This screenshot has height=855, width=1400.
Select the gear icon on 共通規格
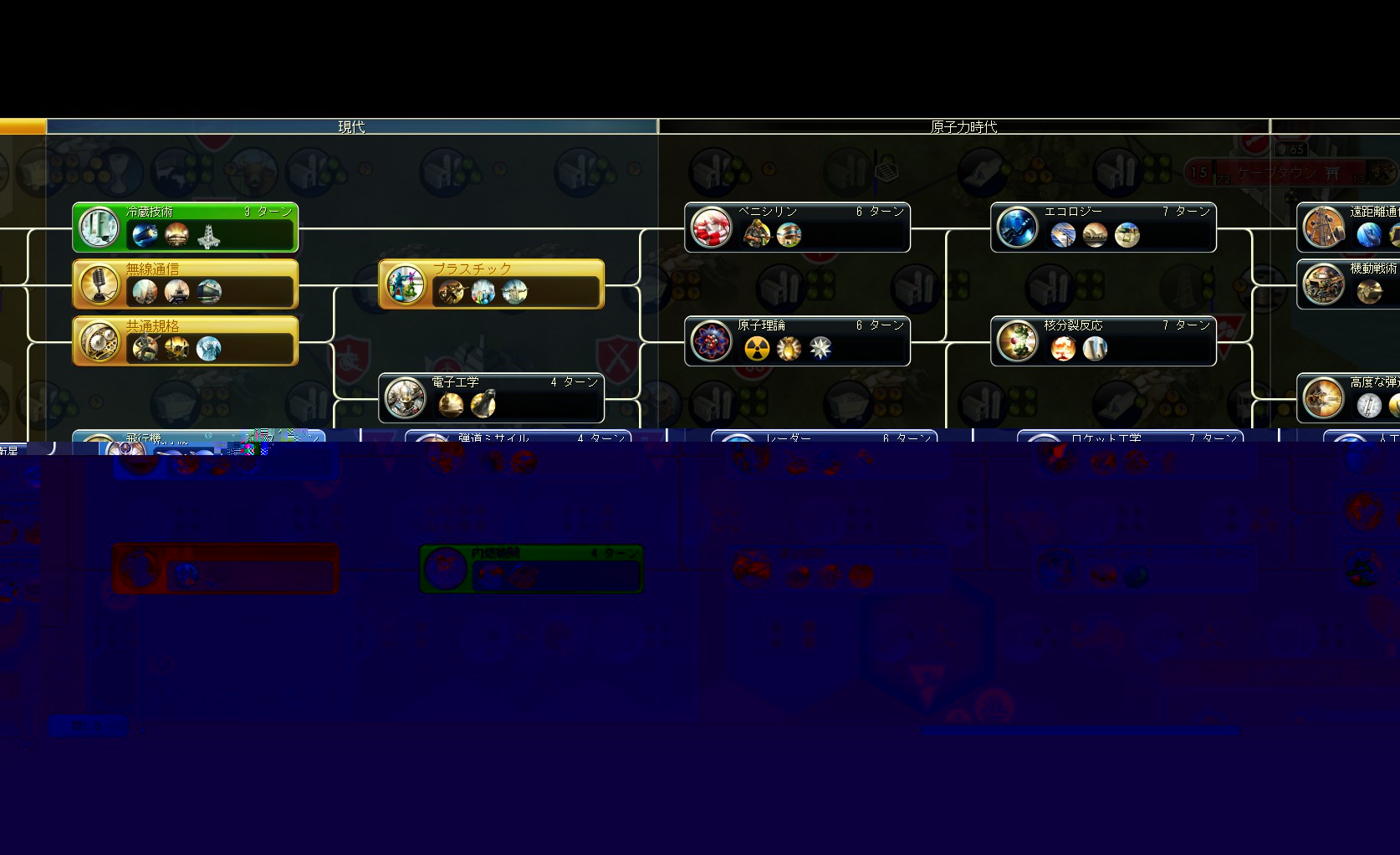point(100,340)
